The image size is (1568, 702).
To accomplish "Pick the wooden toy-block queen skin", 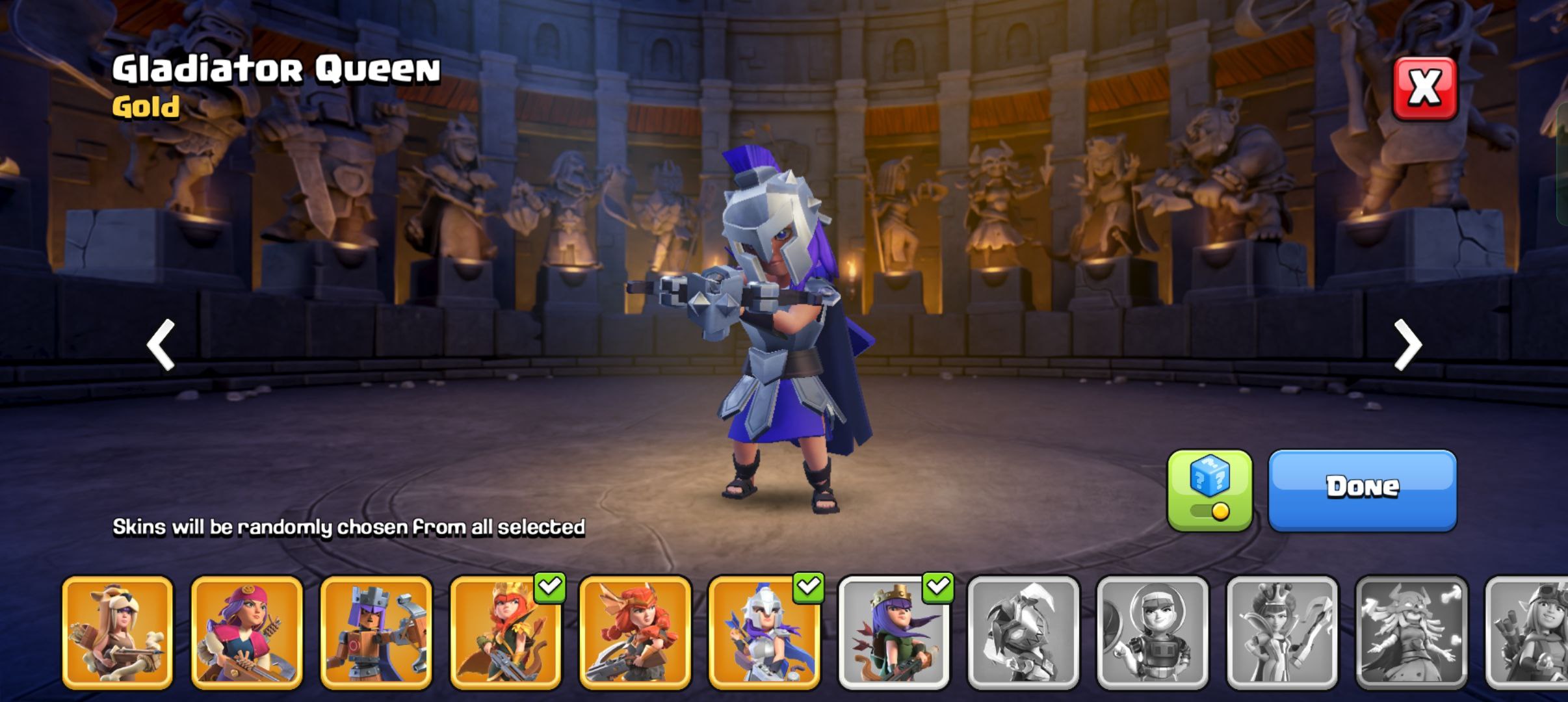I will [x=376, y=632].
